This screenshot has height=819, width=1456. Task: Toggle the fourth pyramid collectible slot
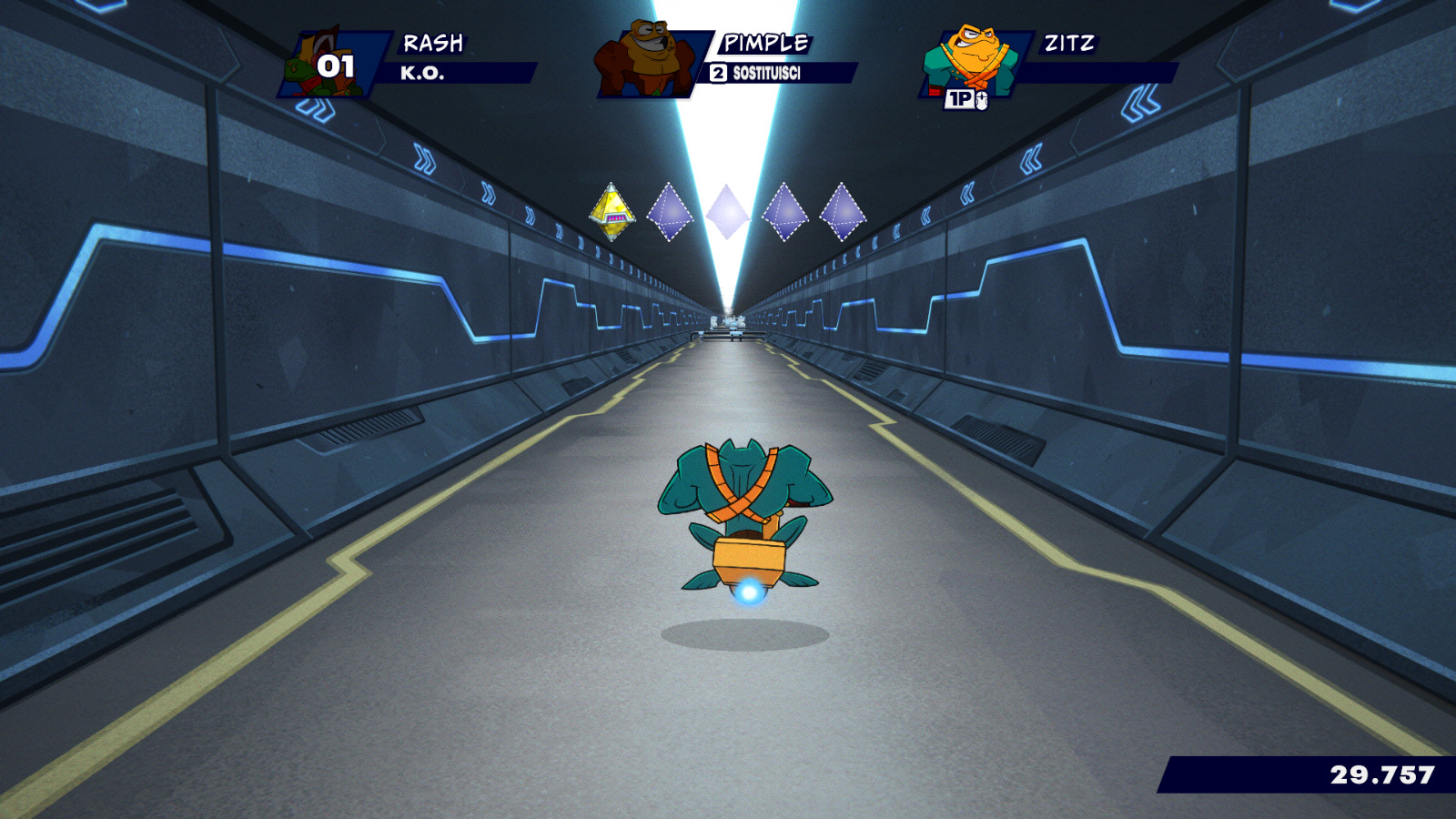[785, 211]
